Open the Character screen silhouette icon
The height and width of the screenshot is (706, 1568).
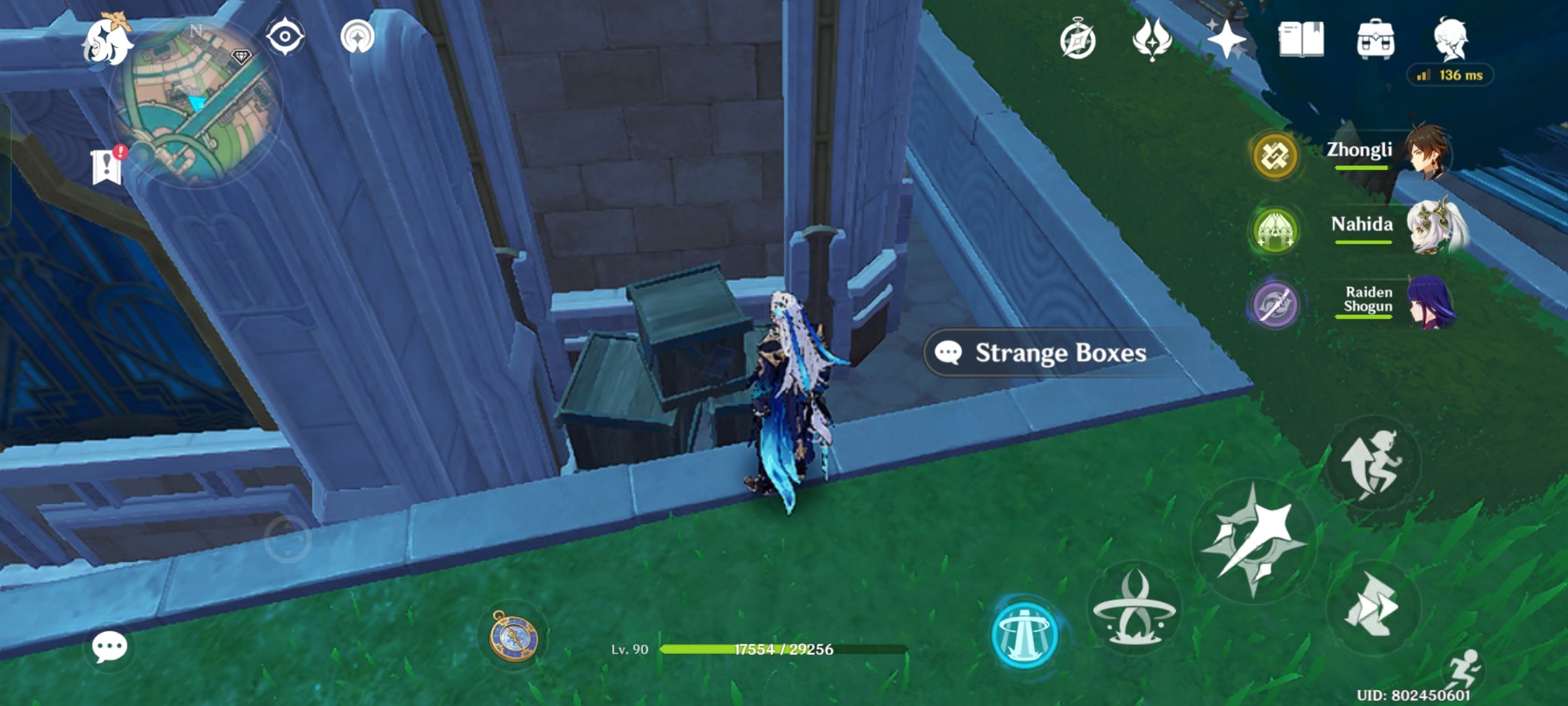pyautogui.click(x=1450, y=41)
